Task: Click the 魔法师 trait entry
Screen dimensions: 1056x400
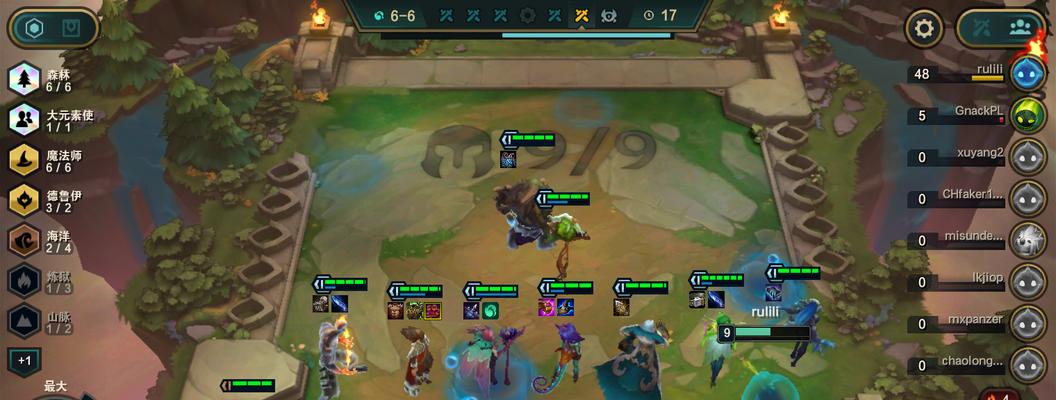Action: tap(50, 161)
